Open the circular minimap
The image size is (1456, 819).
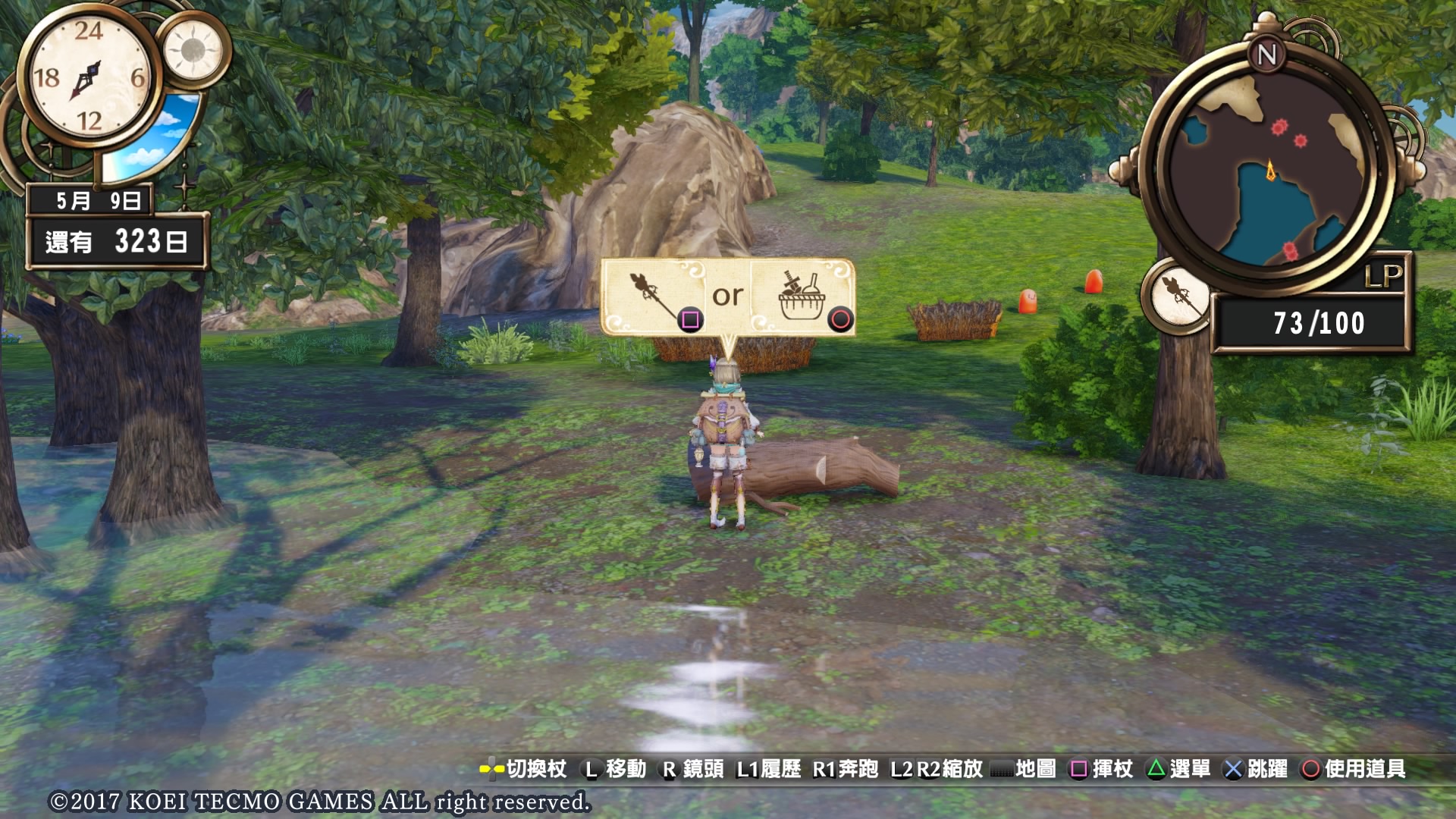[x=1268, y=168]
